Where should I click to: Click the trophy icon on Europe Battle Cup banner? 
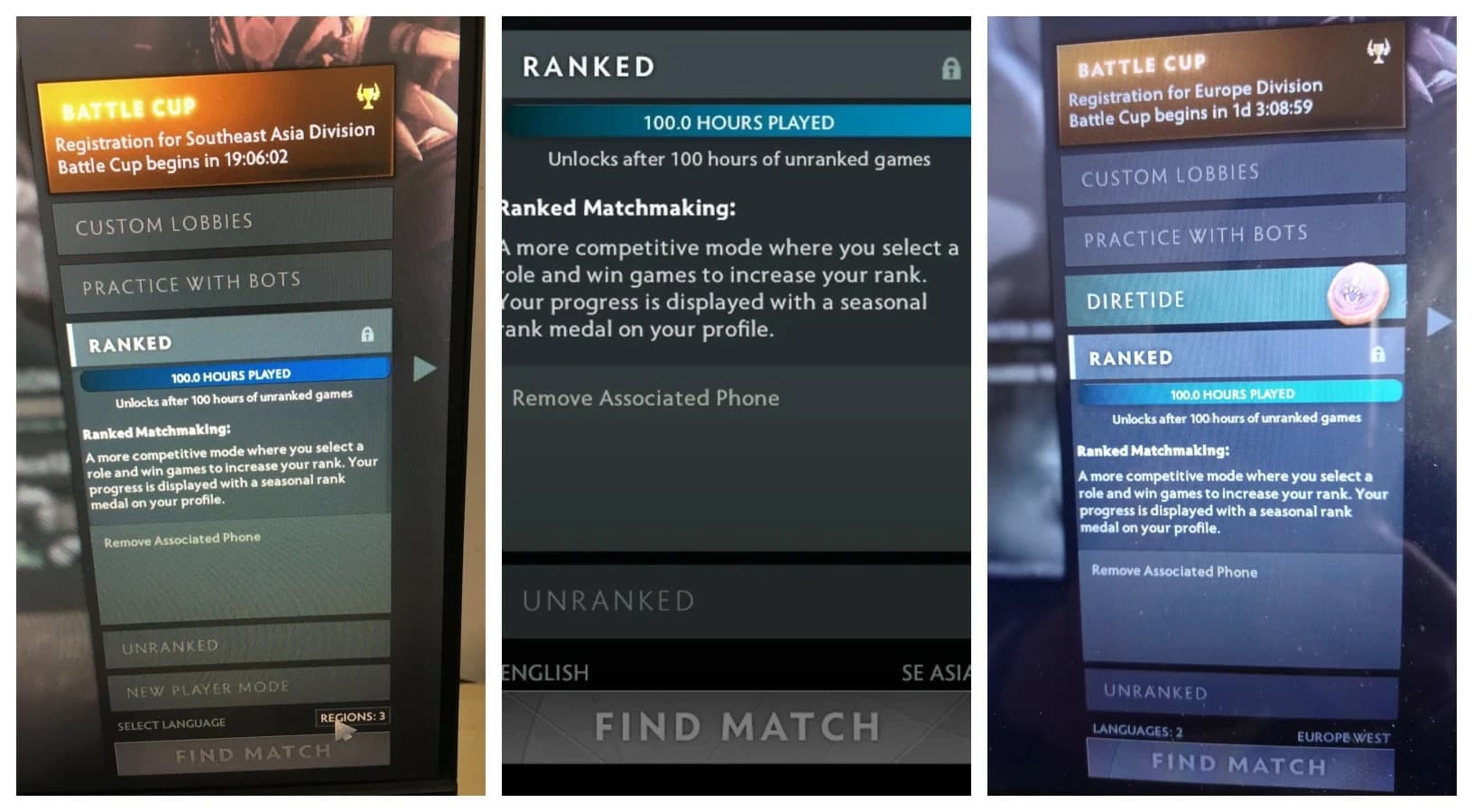(x=1376, y=50)
